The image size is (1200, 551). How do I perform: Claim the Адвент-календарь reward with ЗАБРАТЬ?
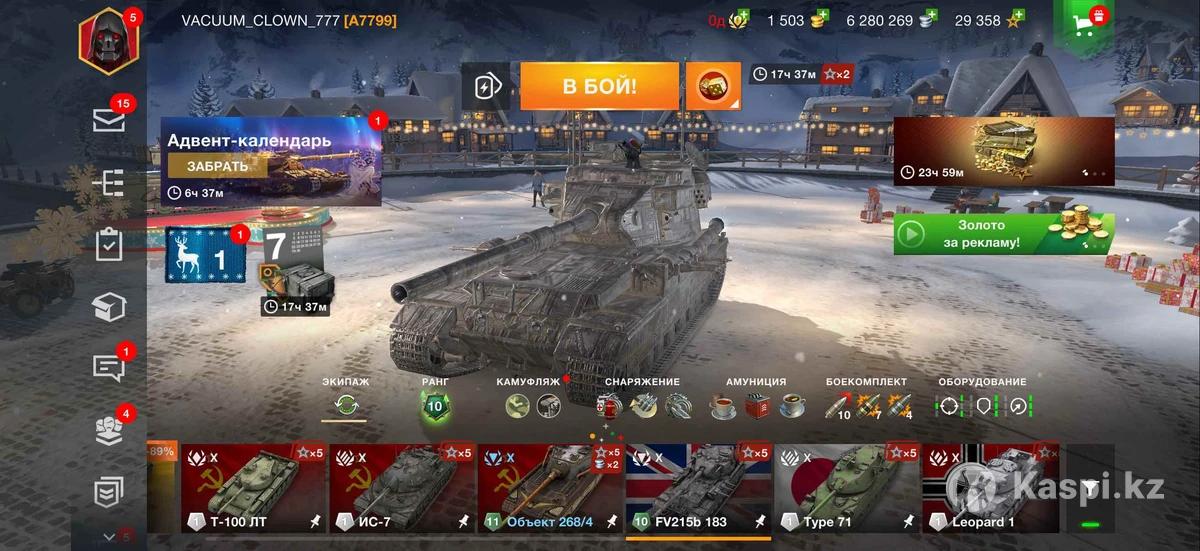click(x=217, y=167)
